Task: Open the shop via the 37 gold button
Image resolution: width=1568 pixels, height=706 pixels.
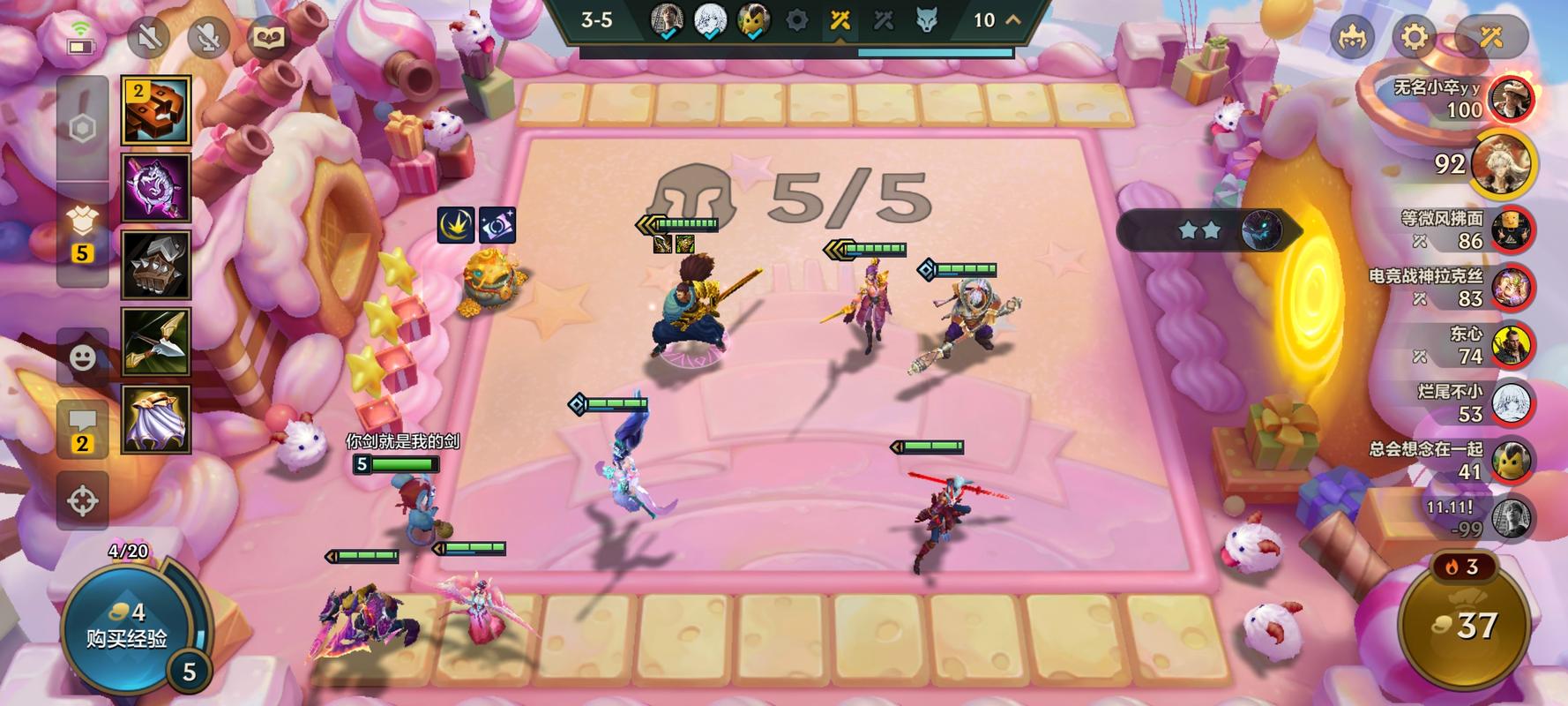Action: coord(1466,626)
